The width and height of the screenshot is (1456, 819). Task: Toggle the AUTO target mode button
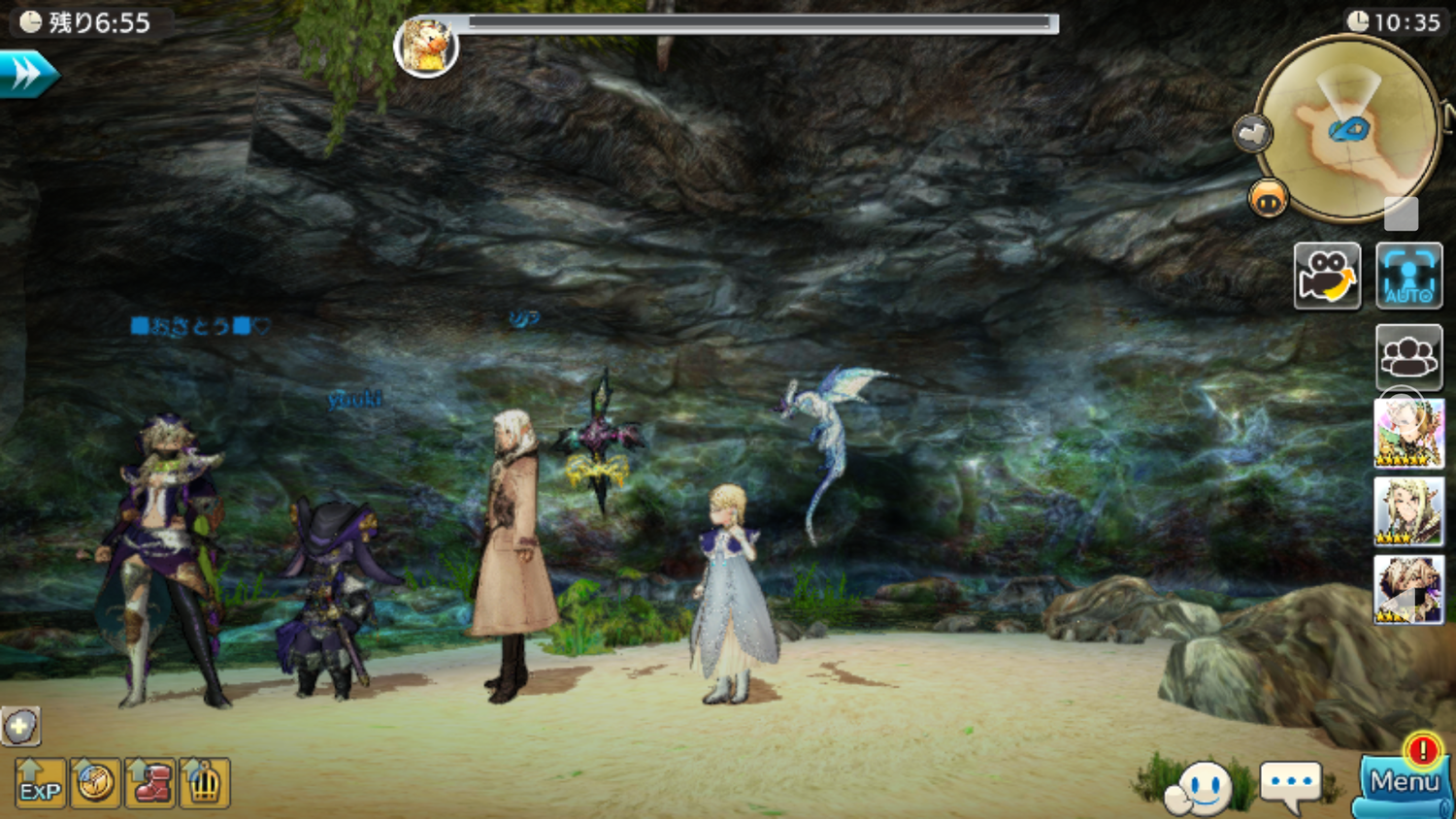1408,276
